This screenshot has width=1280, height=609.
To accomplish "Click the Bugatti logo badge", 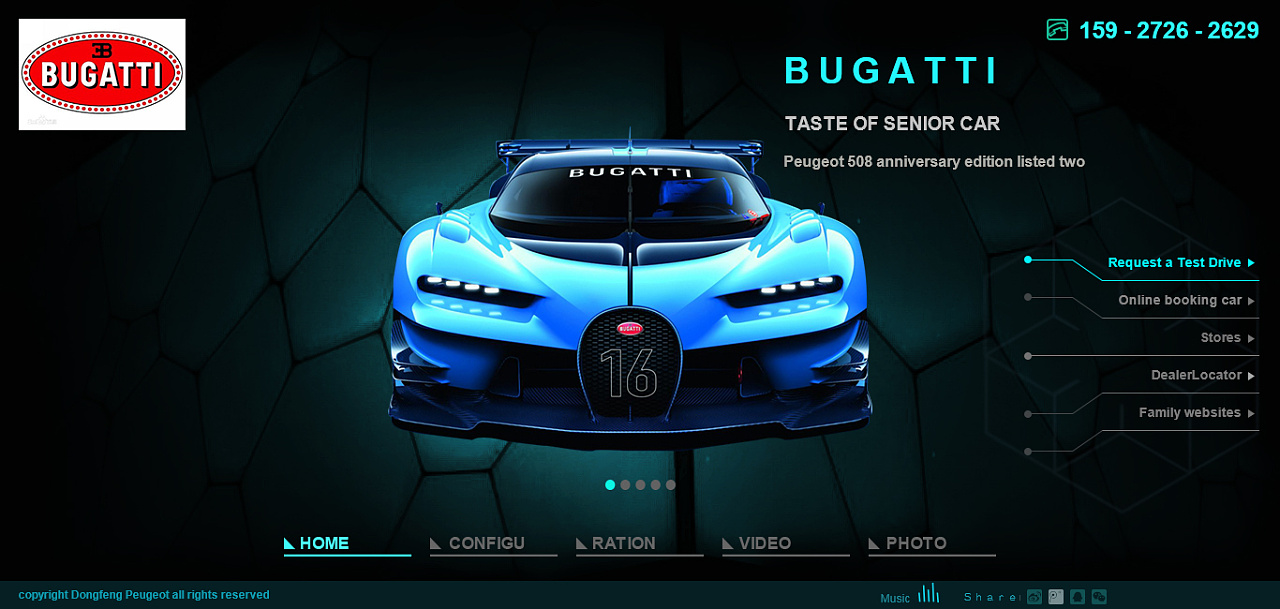I will (x=102, y=75).
